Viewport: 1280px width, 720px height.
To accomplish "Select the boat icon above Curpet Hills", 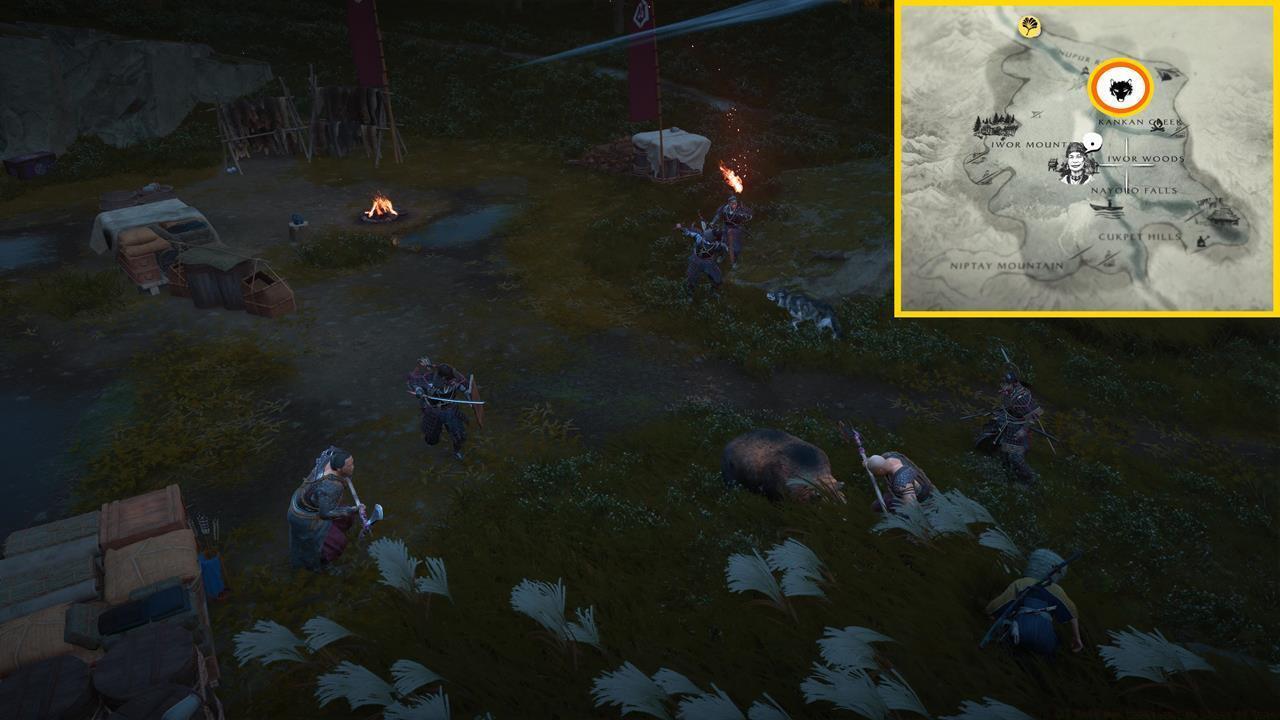I will point(1107,209).
